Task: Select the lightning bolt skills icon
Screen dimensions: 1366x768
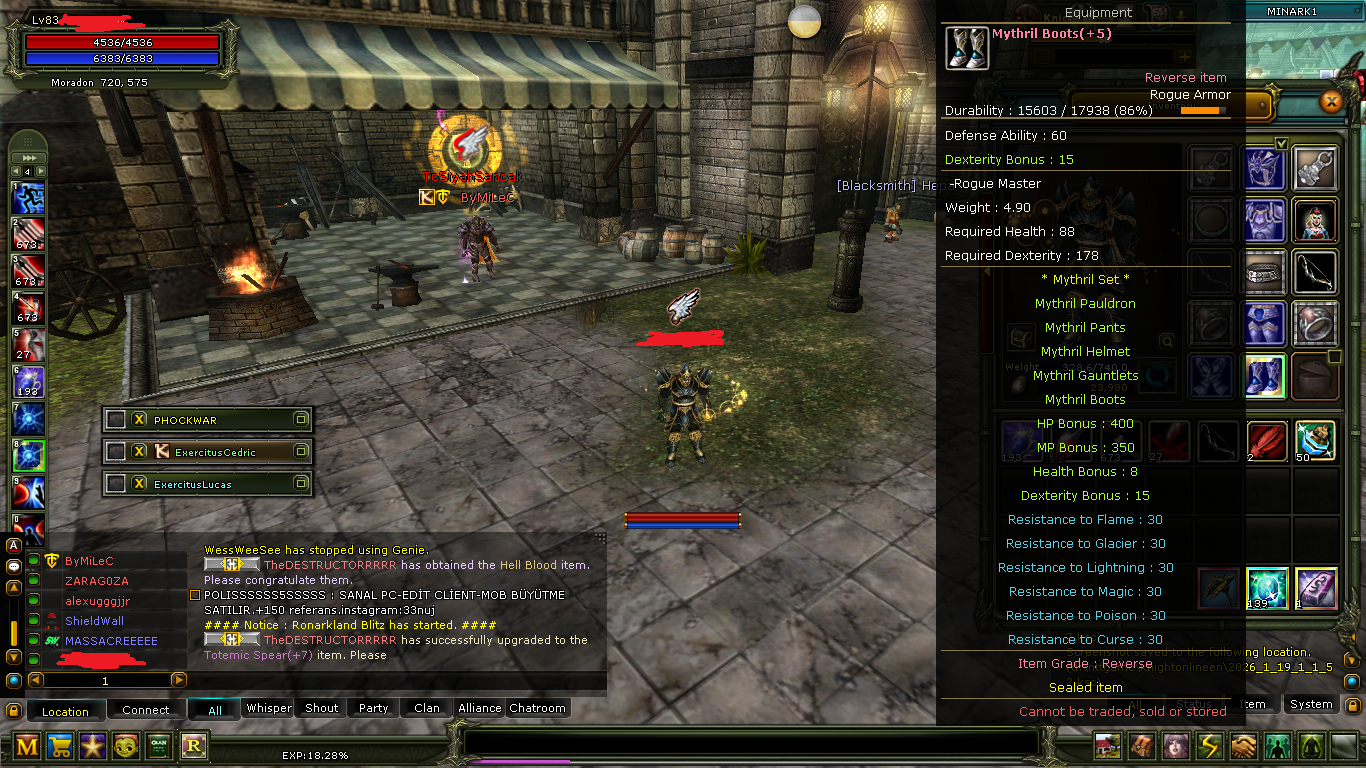Action: point(1210,746)
